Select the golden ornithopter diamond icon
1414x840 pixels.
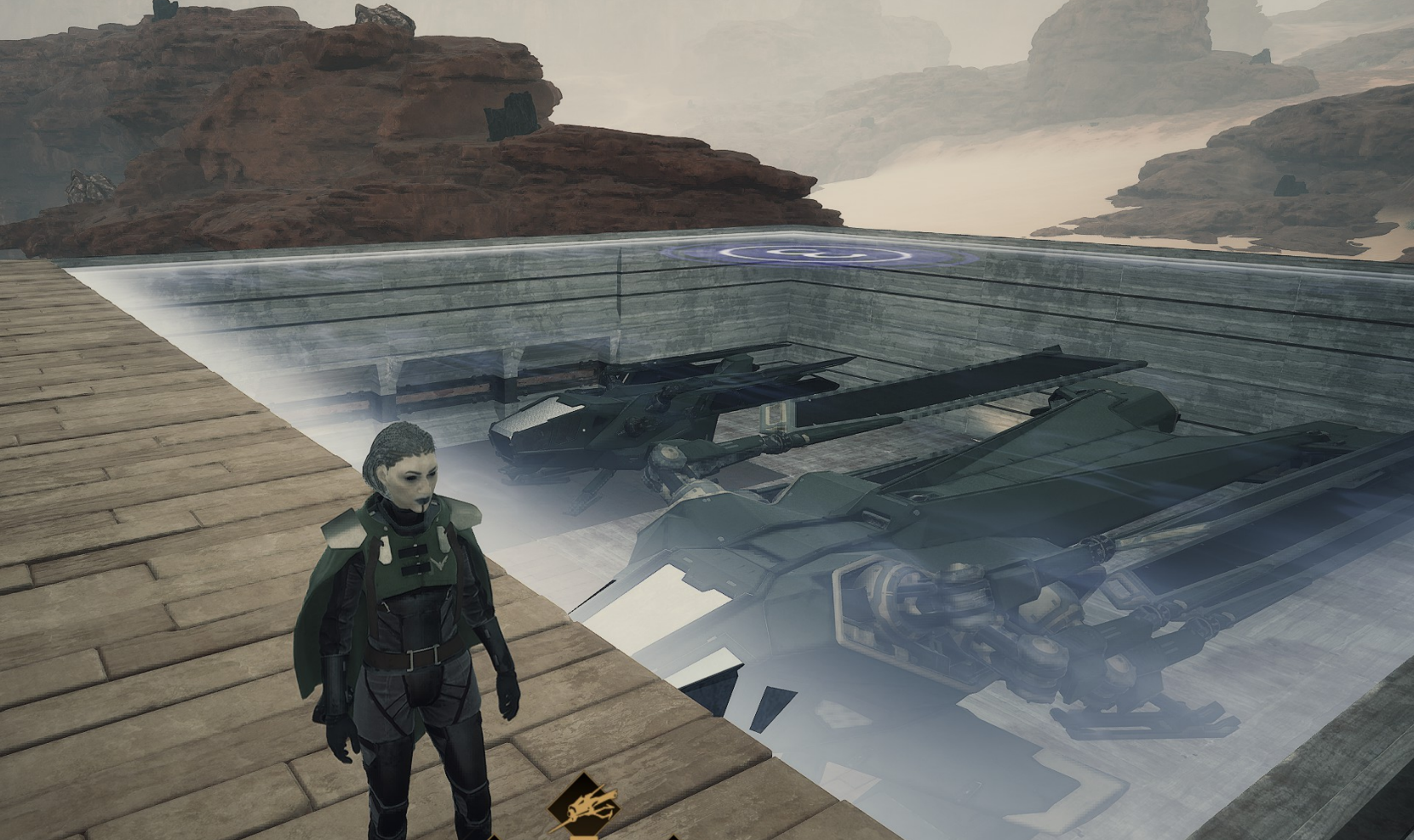click(x=584, y=807)
